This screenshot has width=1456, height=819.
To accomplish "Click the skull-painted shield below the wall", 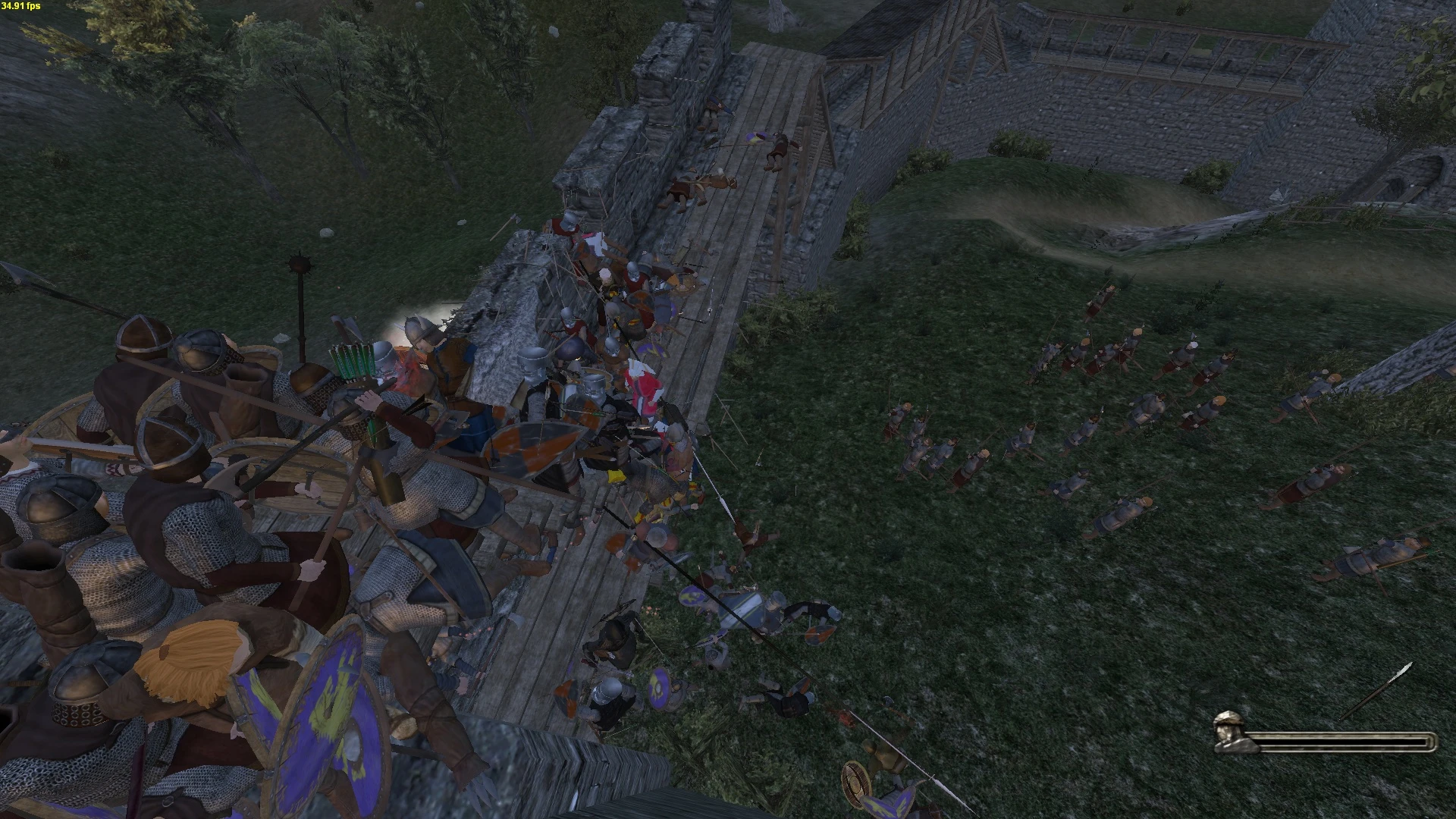I will point(658,688).
